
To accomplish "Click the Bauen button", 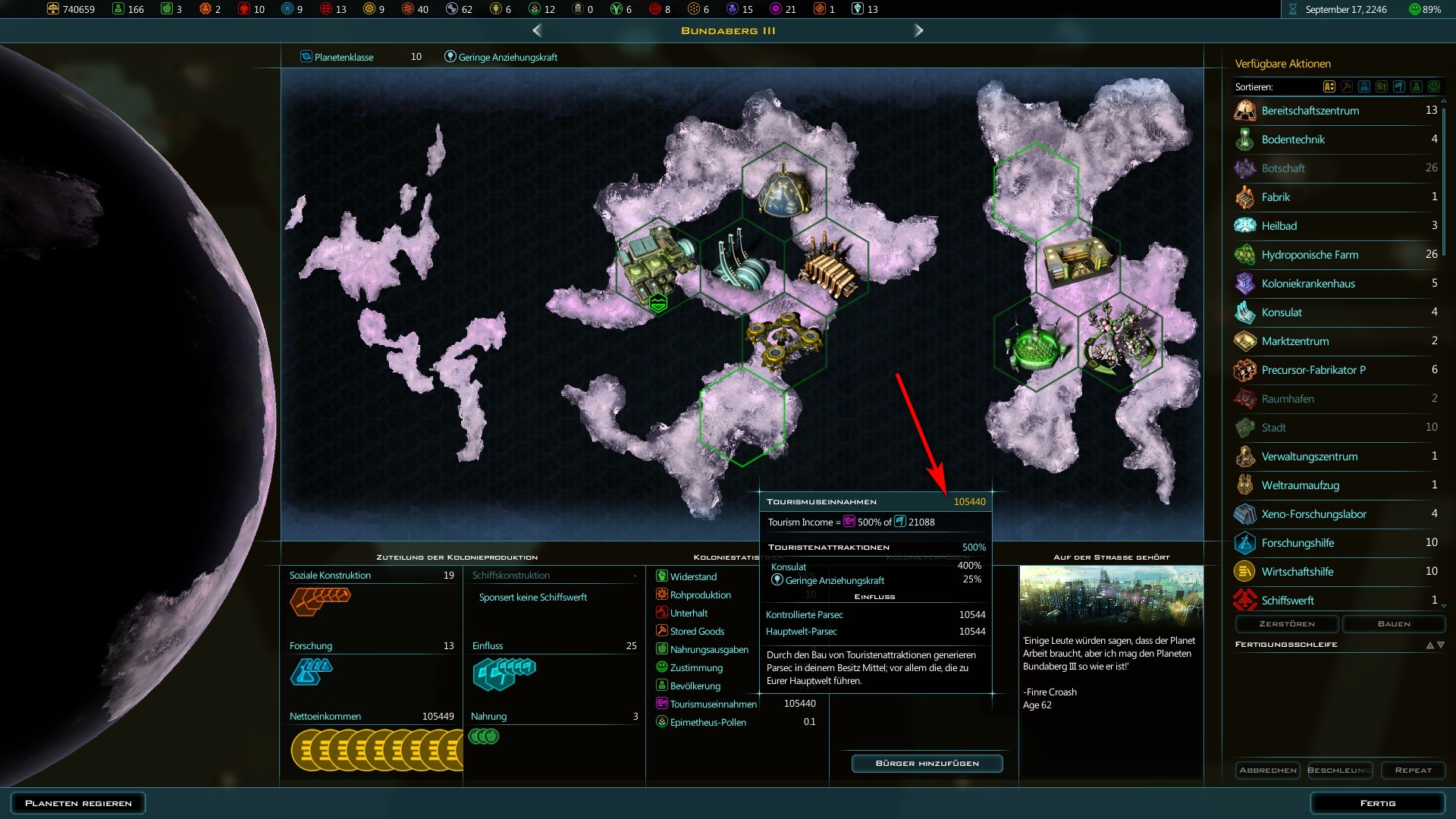I will click(1393, 624).
